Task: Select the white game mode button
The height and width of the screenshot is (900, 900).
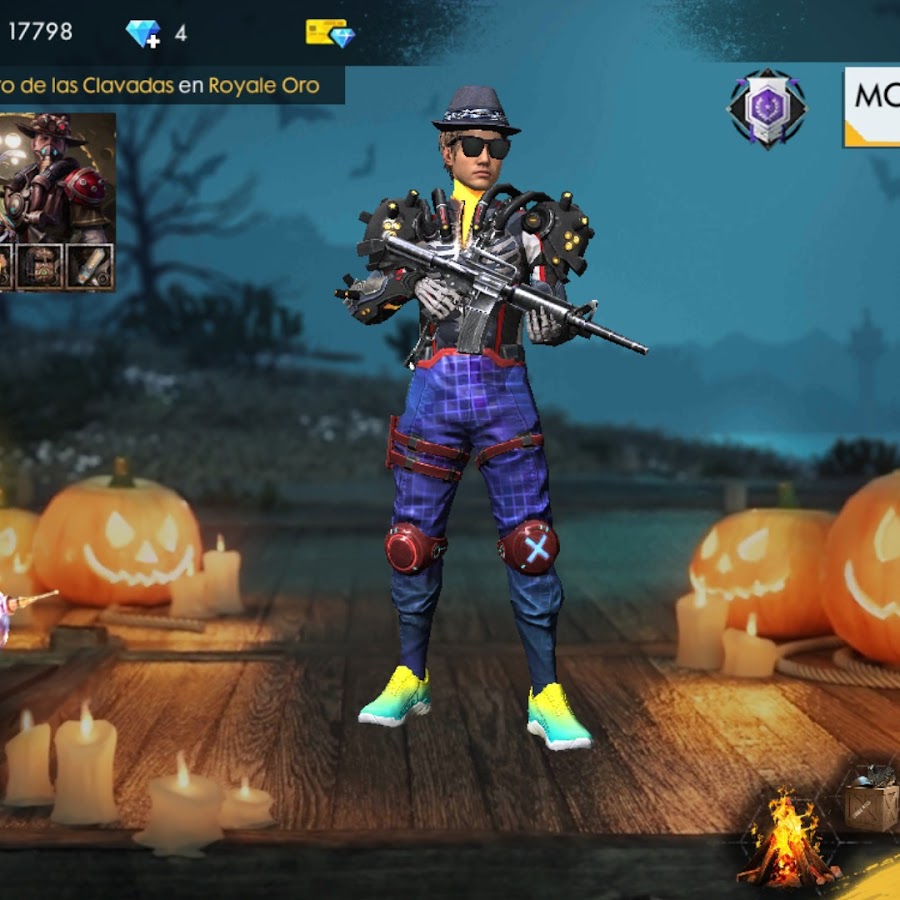Action: tap(871, 107)
